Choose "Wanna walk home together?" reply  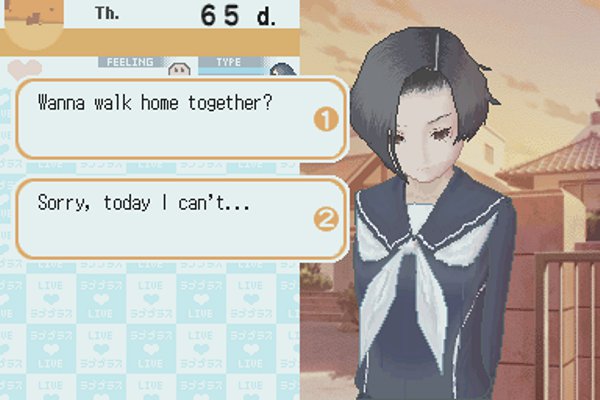coord(180,119)
